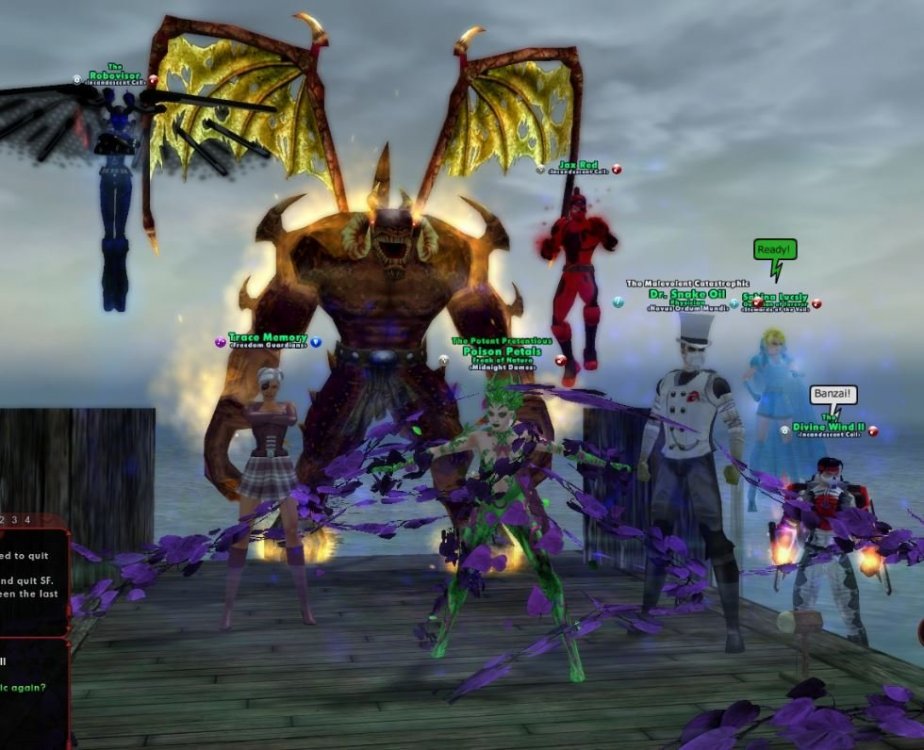
Task: Open chat tab 2
Action: pyautogui.click(x=3, y=520)
